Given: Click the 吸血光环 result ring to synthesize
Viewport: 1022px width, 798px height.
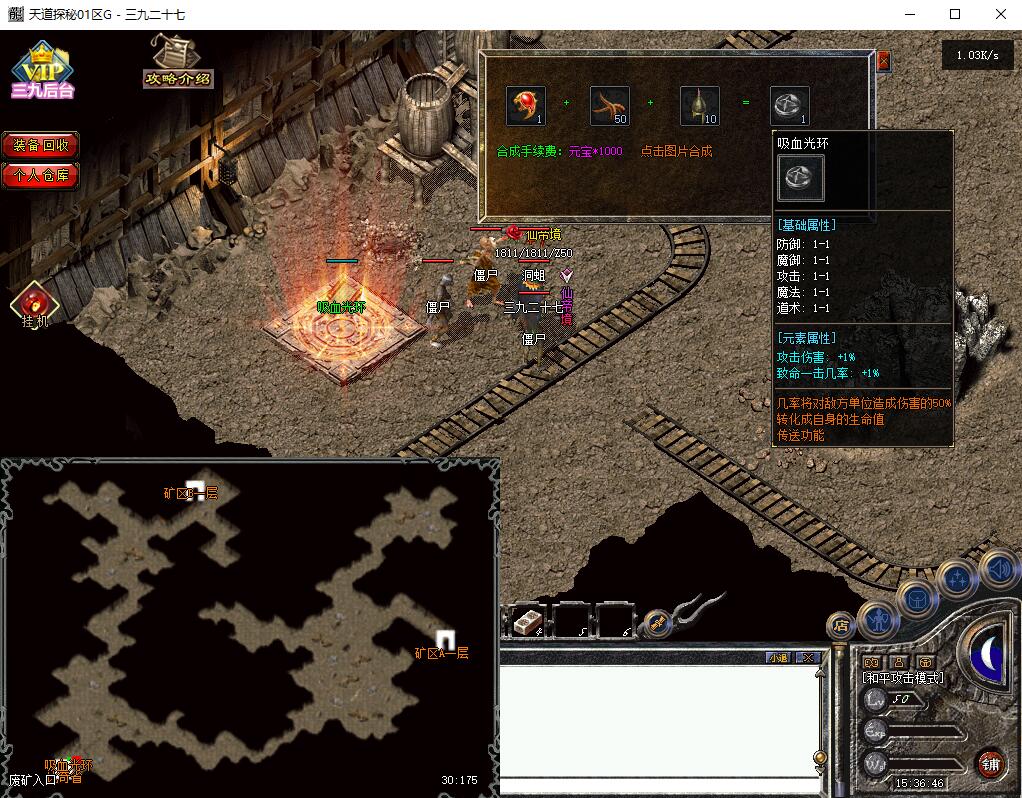Looking at the screenshot, I should click(x=789, y=106).
